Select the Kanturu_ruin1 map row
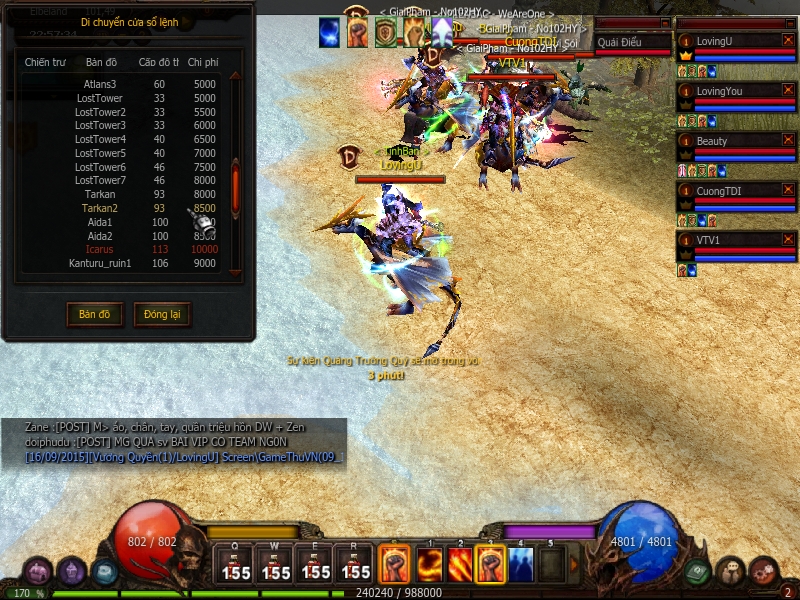Image resolution: width=800 pixels, height=600 pixels. pyautogui.click(x=100, y=263)
